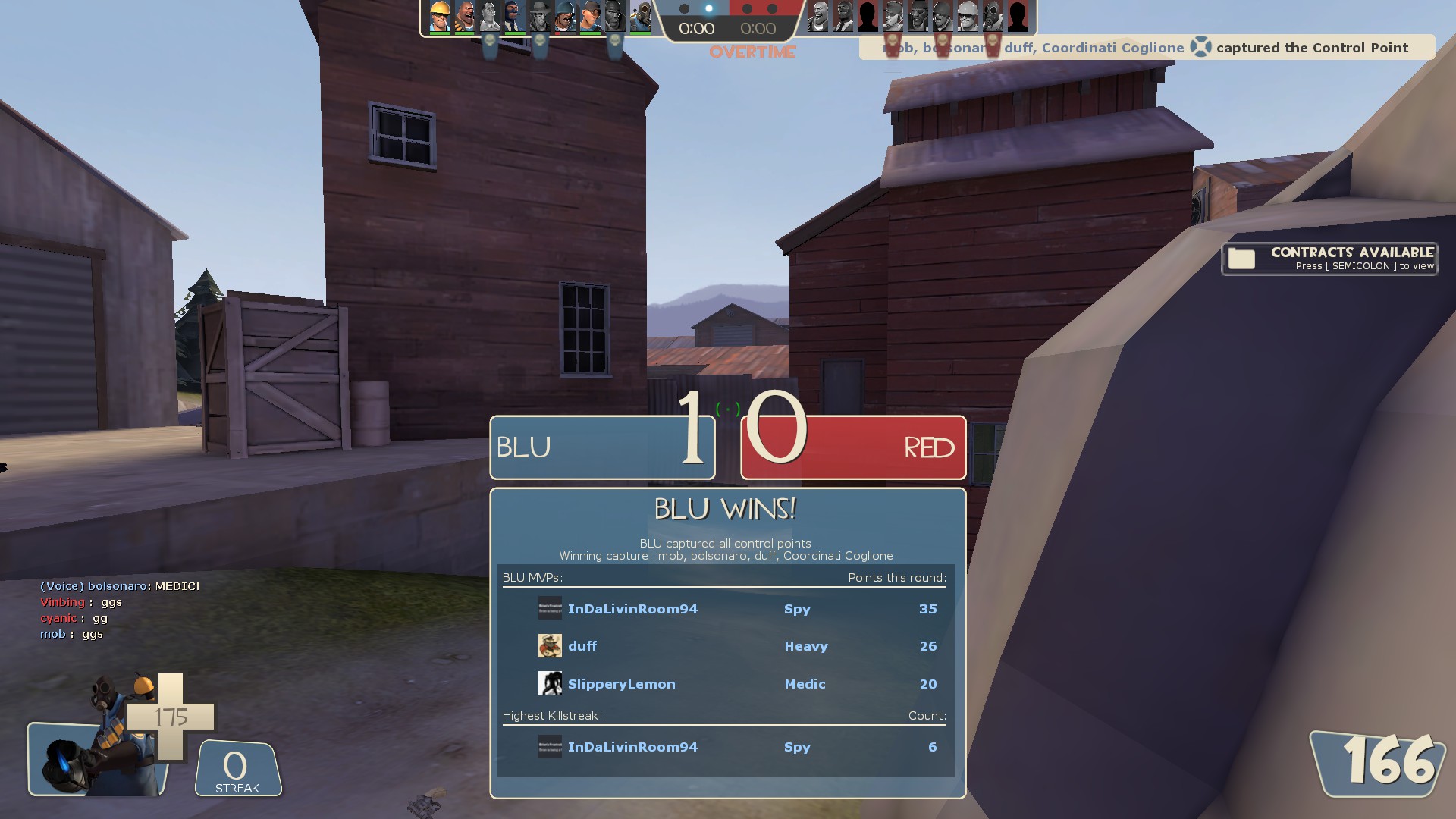Click duff's avatar thumbnail

(x=550, y=646)
